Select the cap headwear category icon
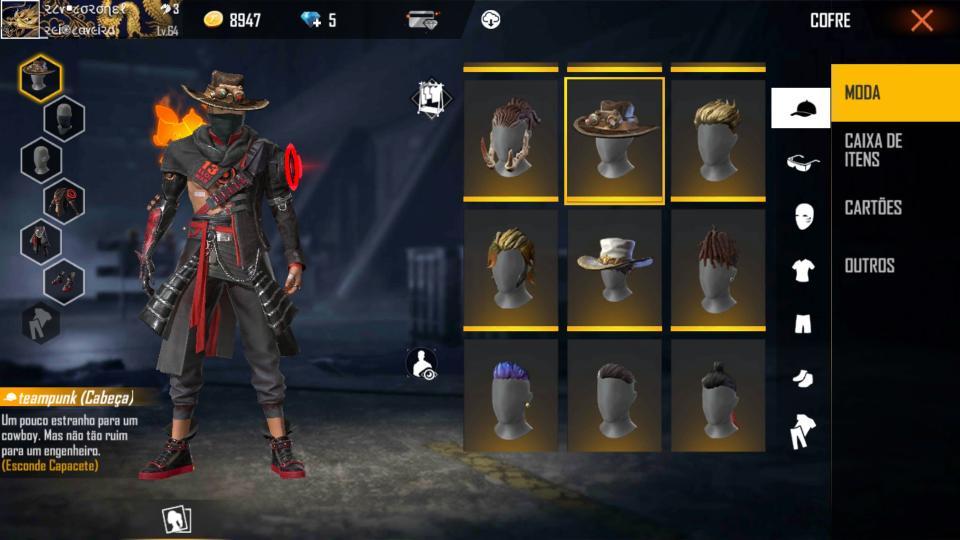The image size is (960, 540). tap(801, 108)
